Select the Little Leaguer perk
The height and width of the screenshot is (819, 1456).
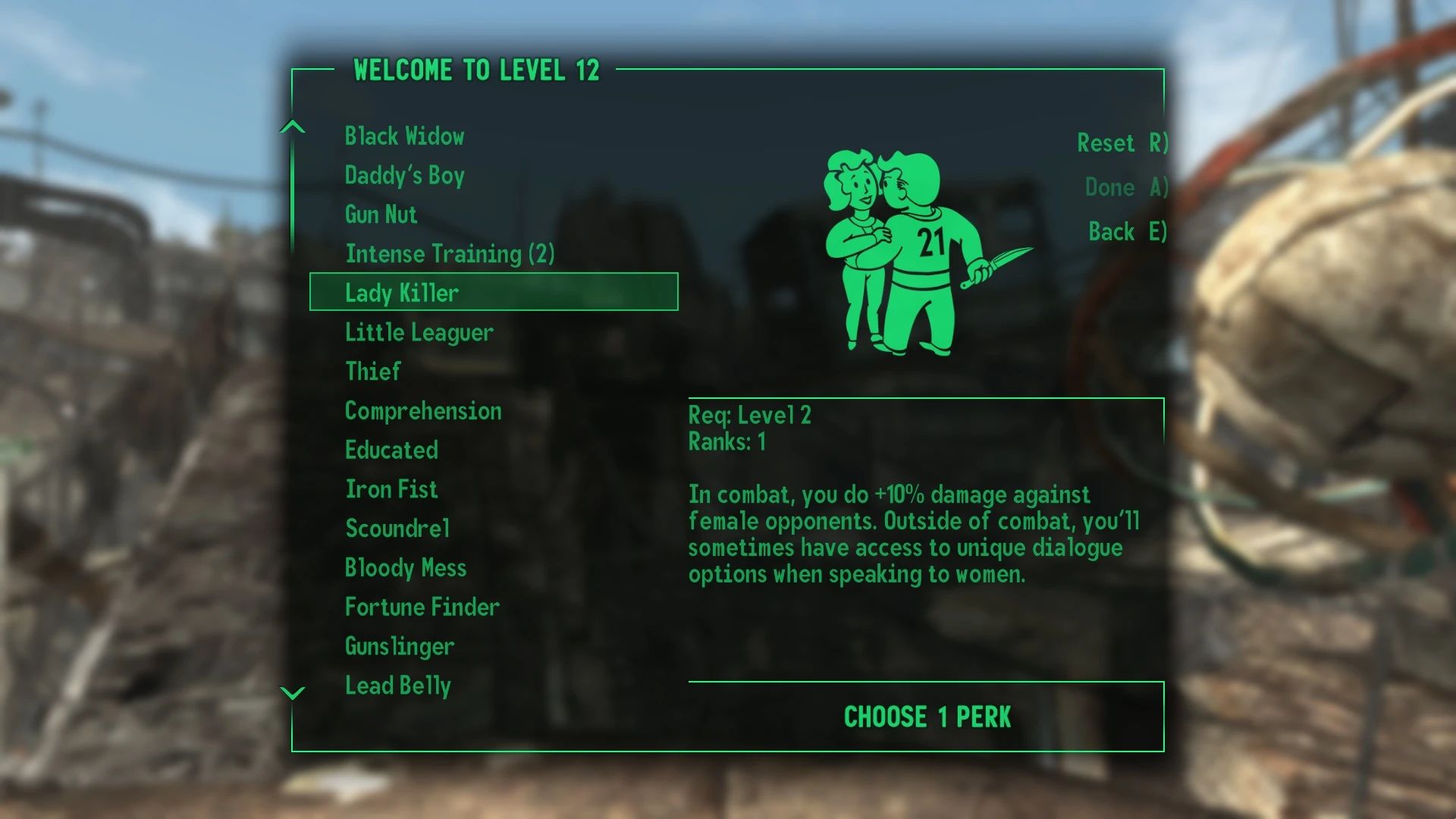pos(418,332)
